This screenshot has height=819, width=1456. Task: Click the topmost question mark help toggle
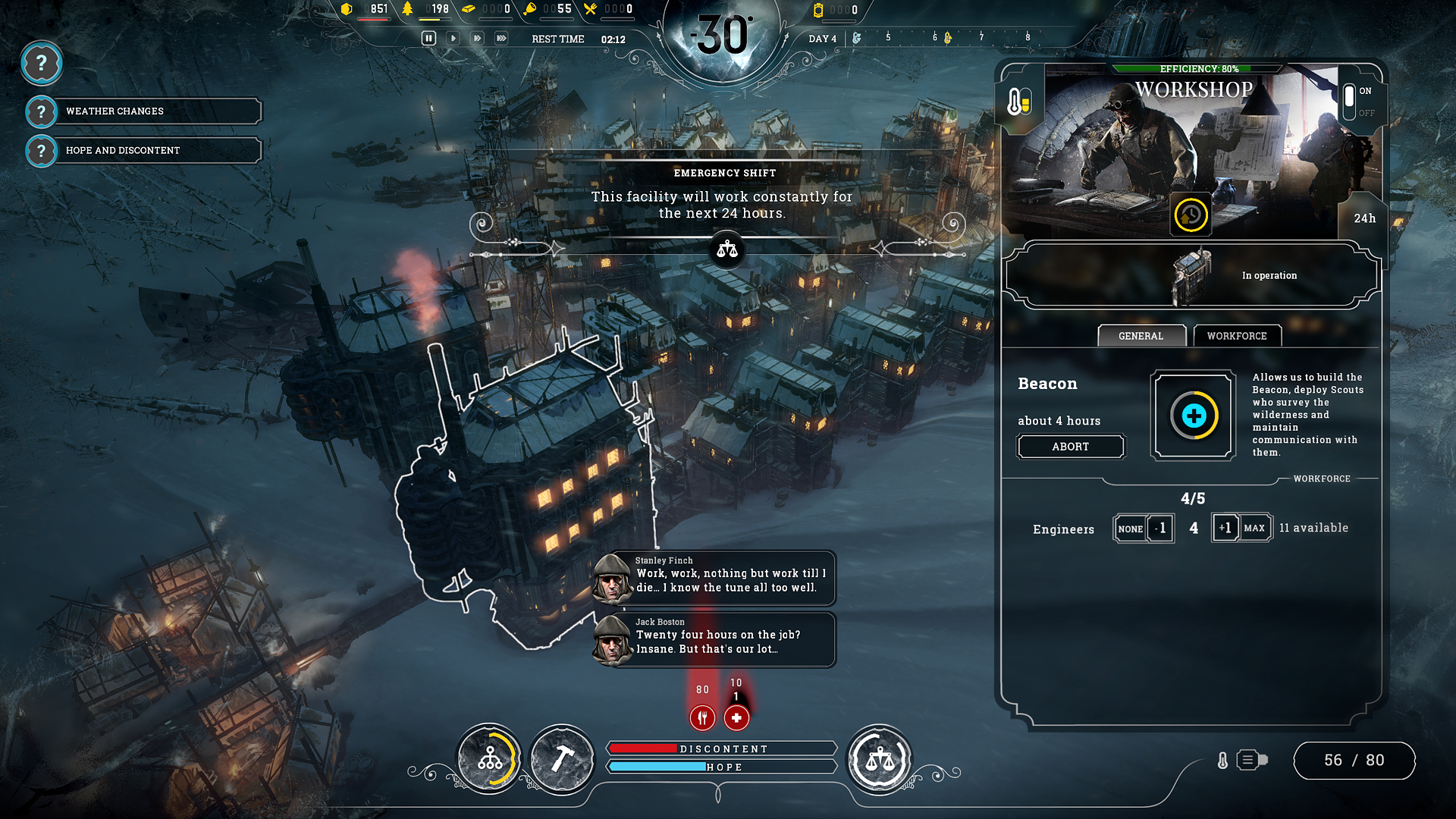tap(42, 64)
